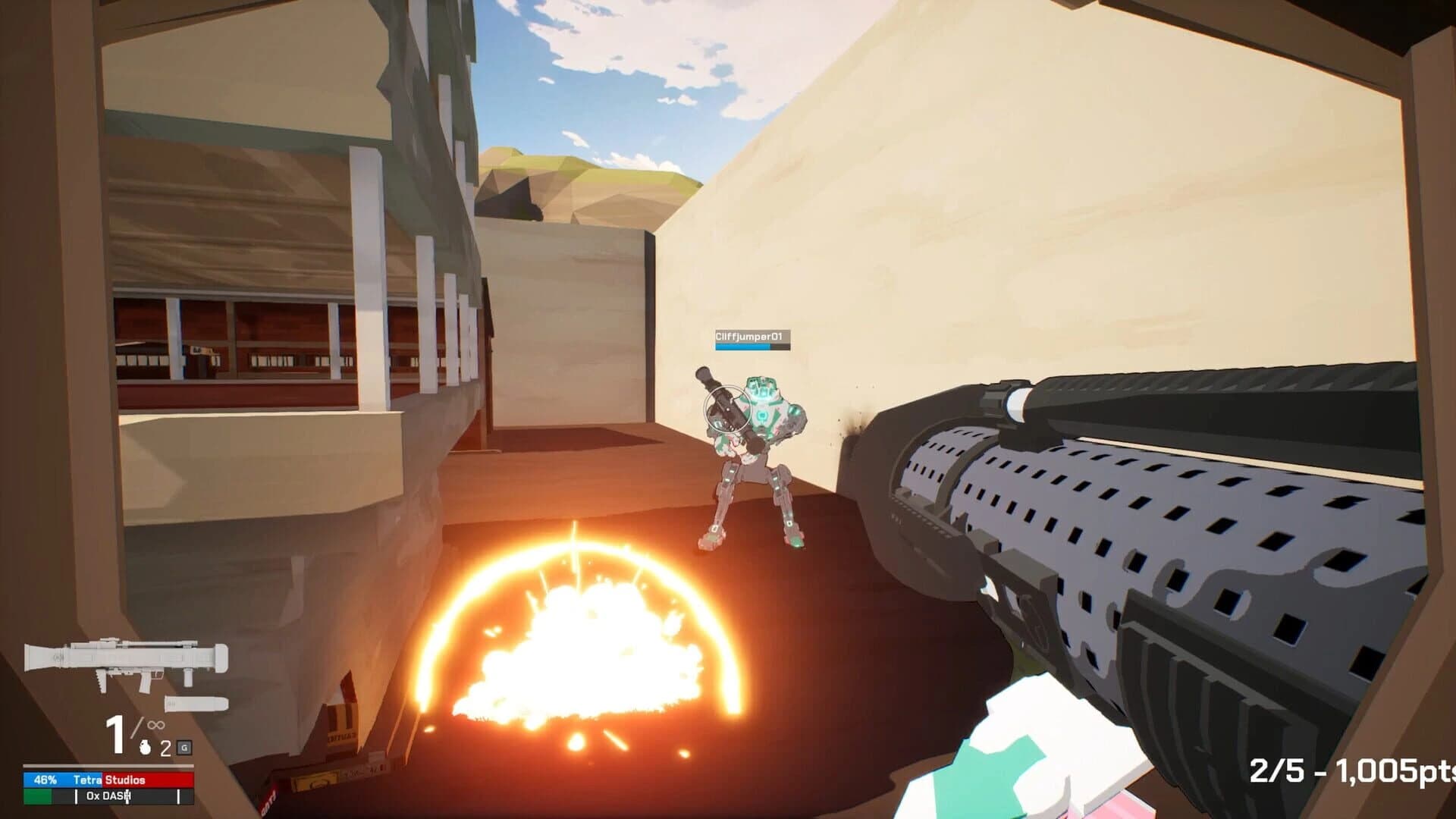The height and width of the screenshot is (819, 1456).
Task: Toggle the green Ox DASH charge segment
Action: (x=36, y=797)
